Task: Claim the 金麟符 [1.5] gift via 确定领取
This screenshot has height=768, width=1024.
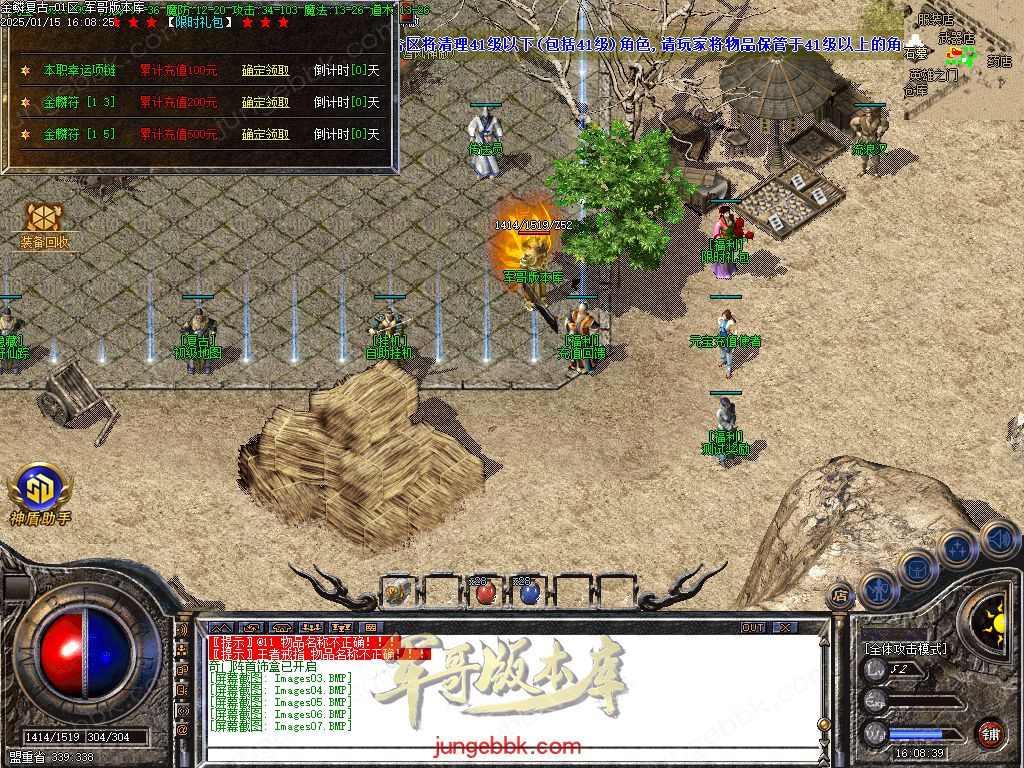Action: 265,134
